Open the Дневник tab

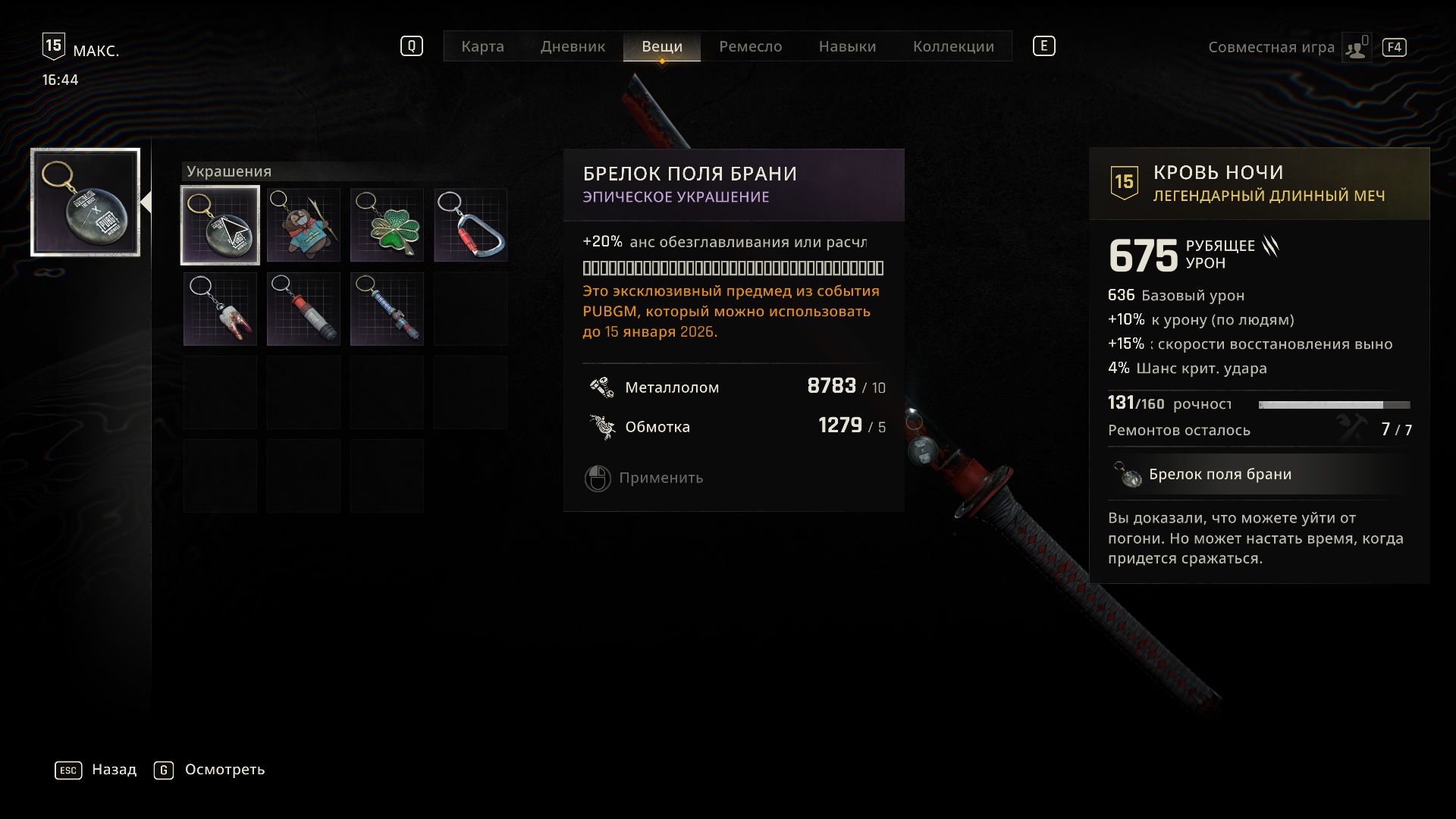573,46
